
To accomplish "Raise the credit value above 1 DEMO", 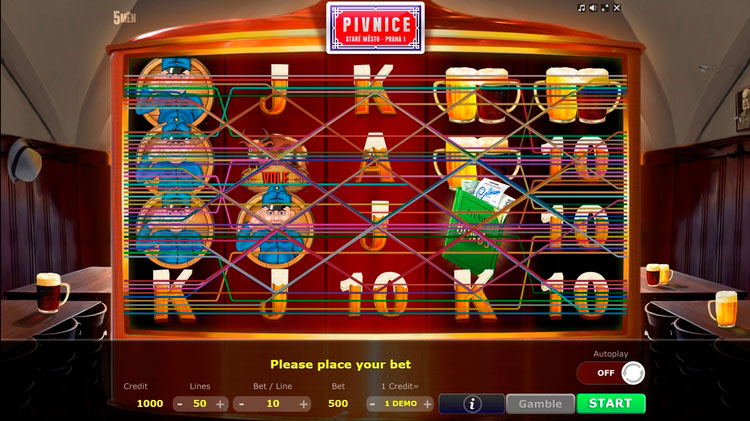I will coord(427,404).
